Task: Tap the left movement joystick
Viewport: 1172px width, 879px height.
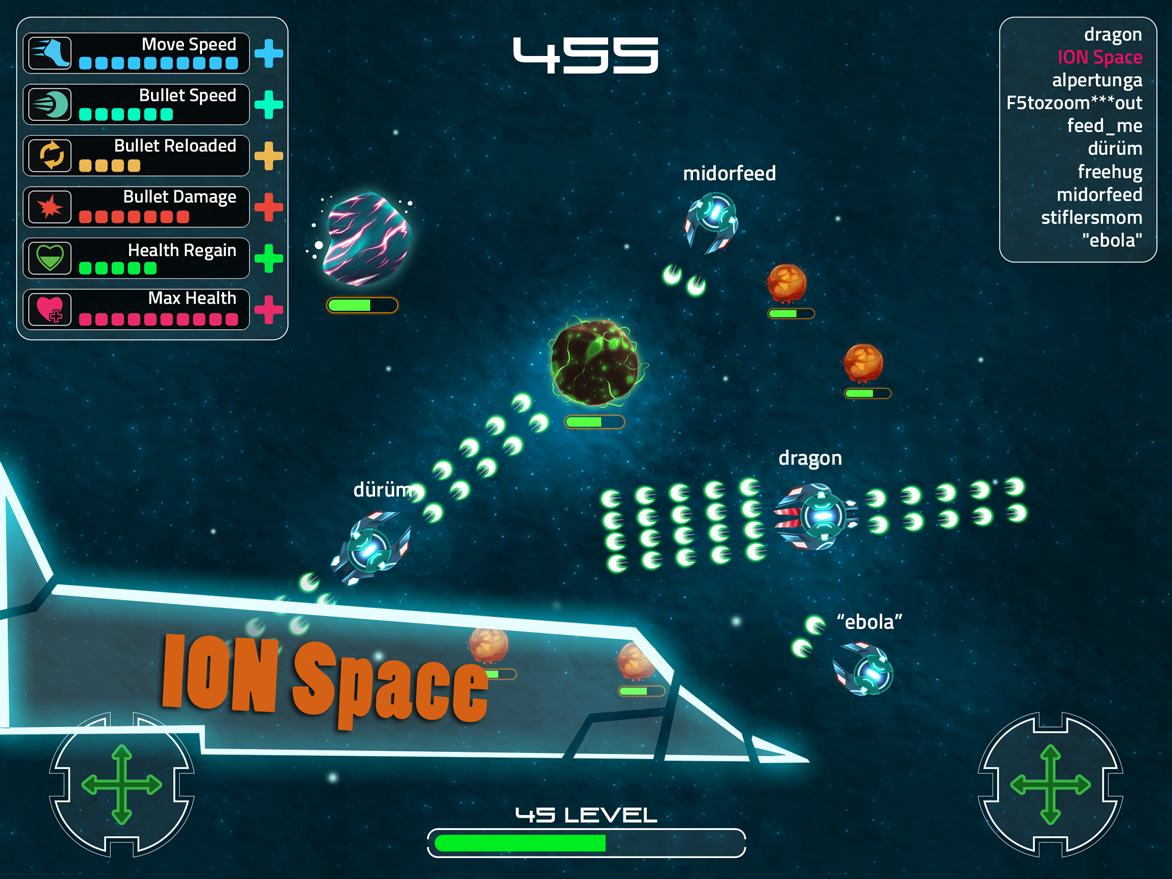Action: 121,784
